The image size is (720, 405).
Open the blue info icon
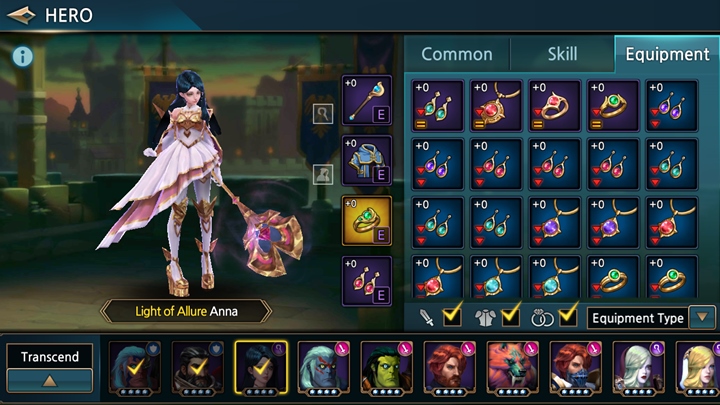pyautogui.click(x=23, y=57)
